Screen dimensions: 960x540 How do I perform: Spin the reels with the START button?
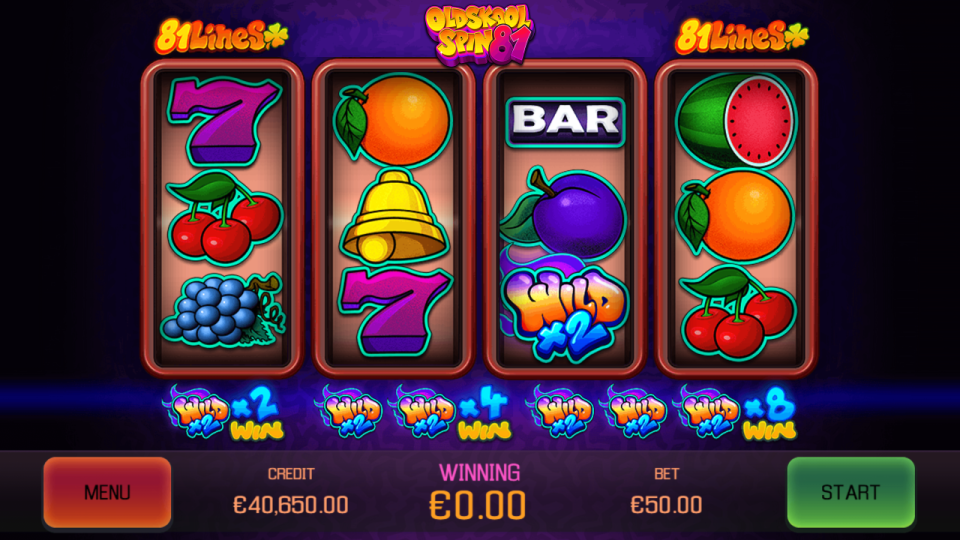click(x=850, y=492)
